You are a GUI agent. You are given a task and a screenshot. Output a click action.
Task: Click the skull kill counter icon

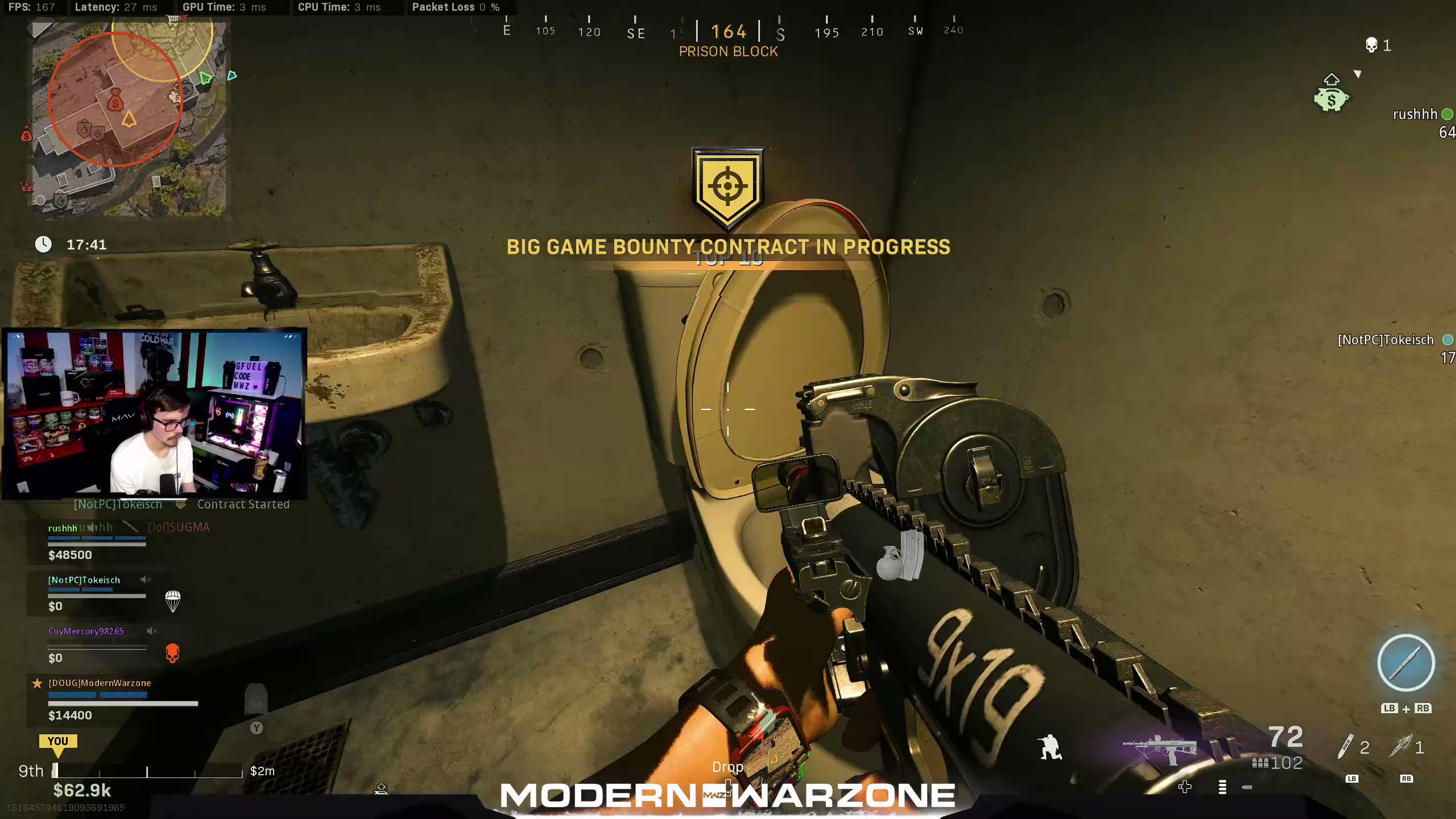point(1371,44)
